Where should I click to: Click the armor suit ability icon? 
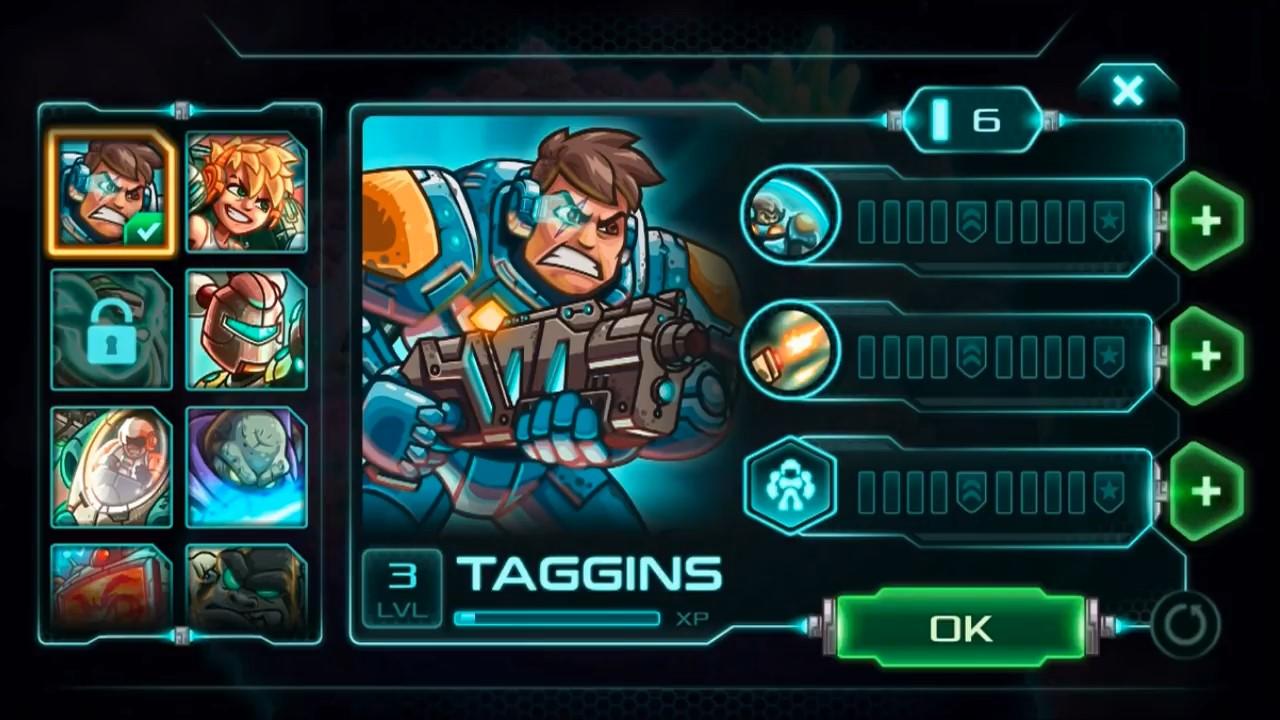click(790, 488)
